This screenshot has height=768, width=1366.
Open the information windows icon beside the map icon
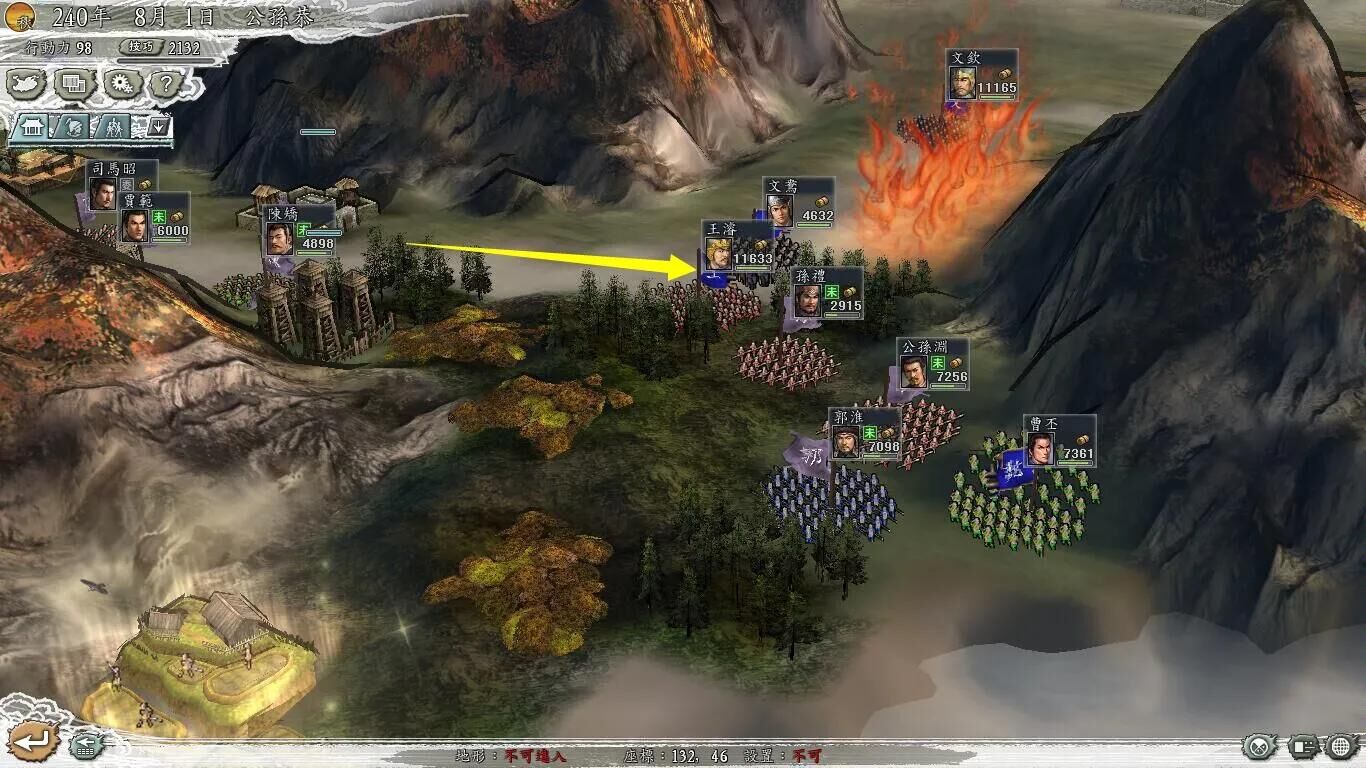(x=72, y=83)
